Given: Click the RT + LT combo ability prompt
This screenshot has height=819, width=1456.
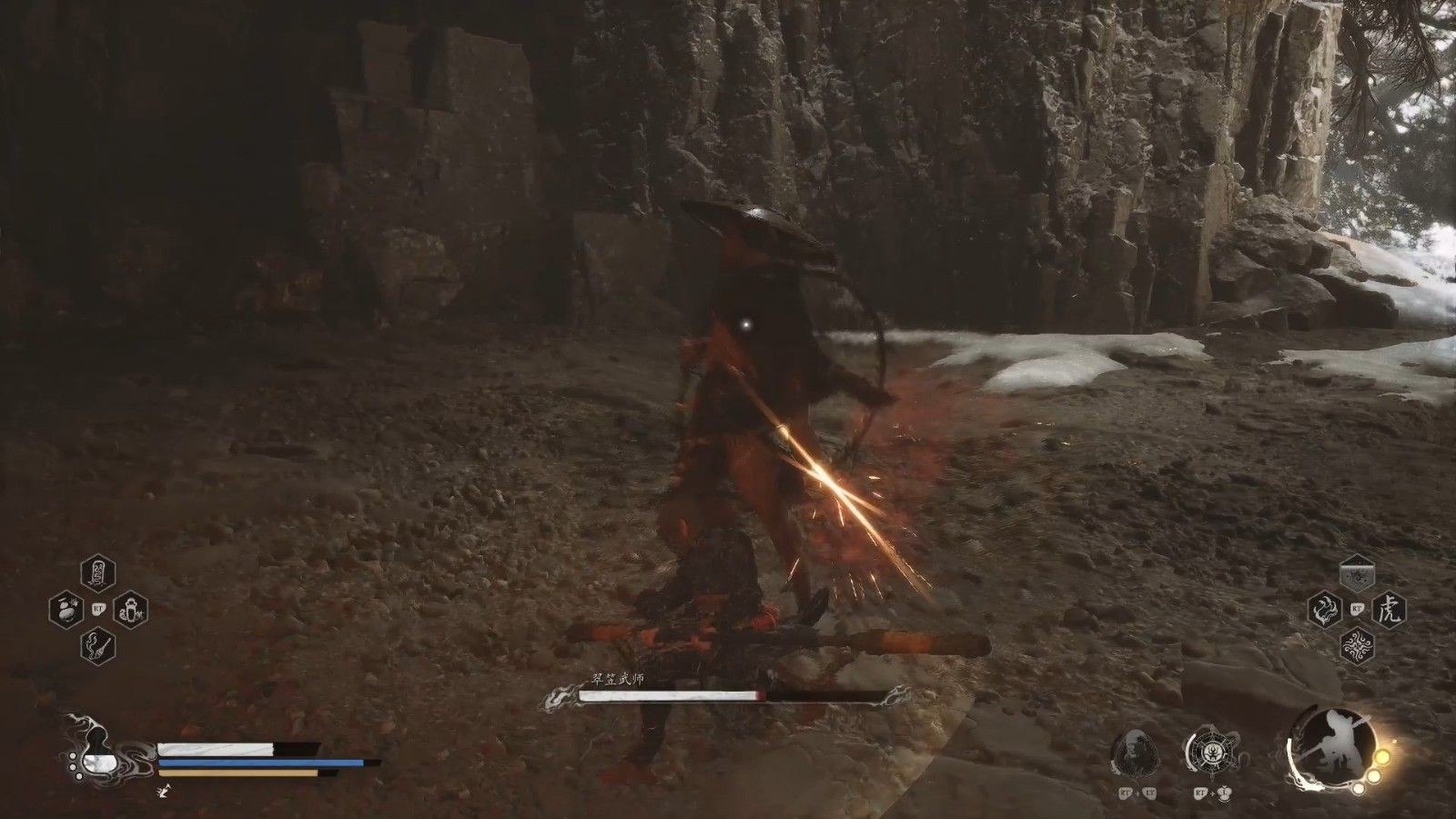Looking at the screenshot, I should pyautogui.click(x=1137, y=793).
